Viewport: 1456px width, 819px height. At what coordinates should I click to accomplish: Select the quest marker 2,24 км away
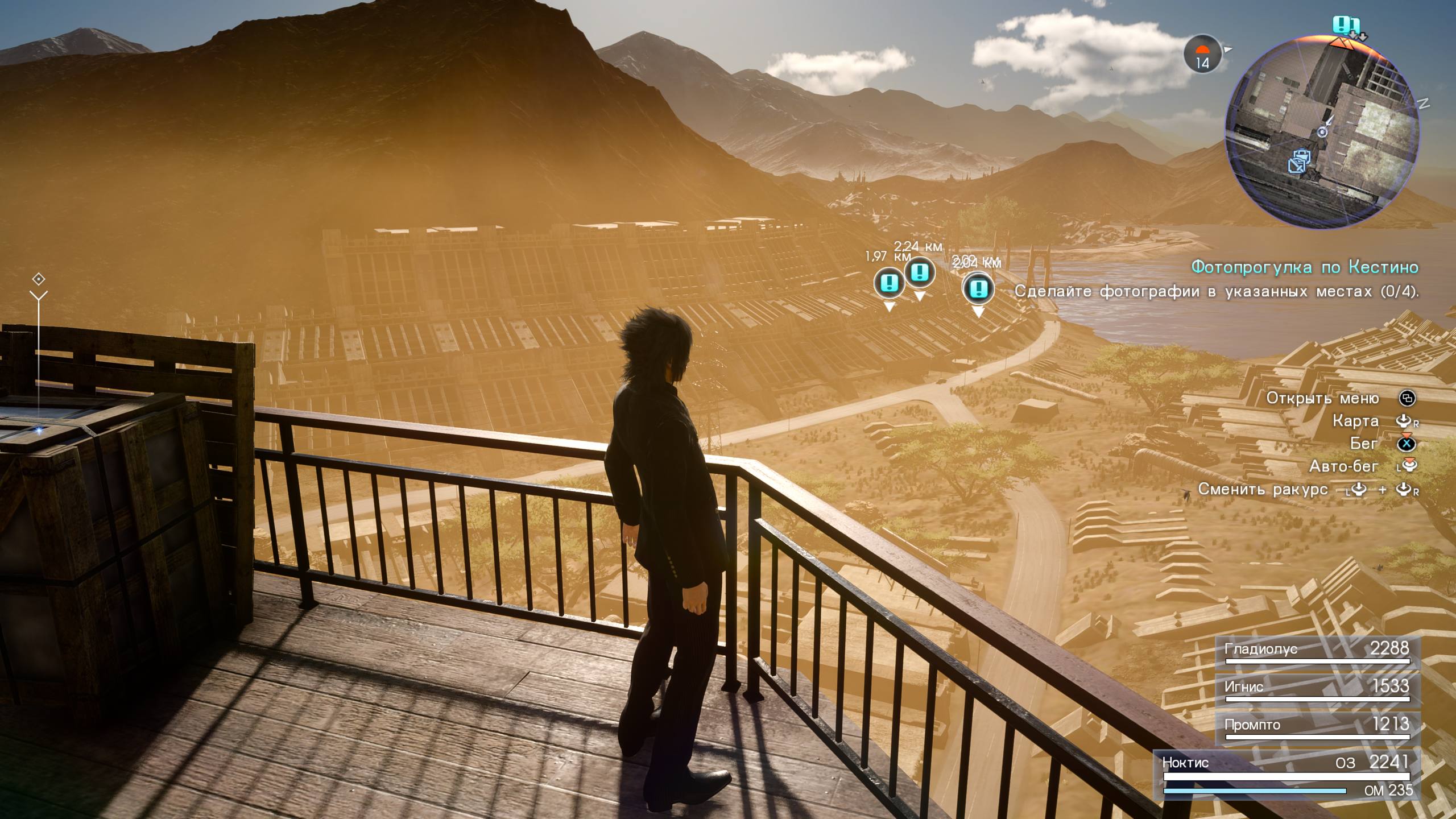pyautogui.click(x=920, y=272)
